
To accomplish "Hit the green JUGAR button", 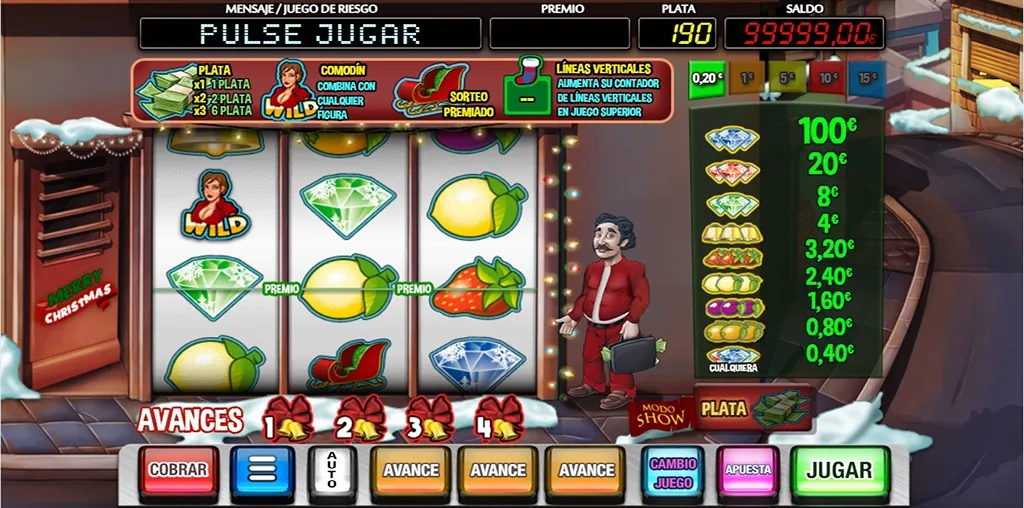I will point(839,470).
